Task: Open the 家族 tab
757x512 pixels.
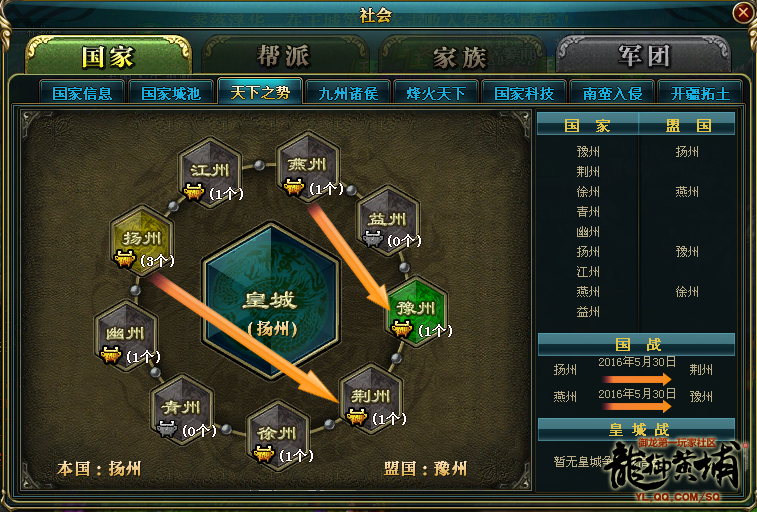Action: [x=459, y=56]
